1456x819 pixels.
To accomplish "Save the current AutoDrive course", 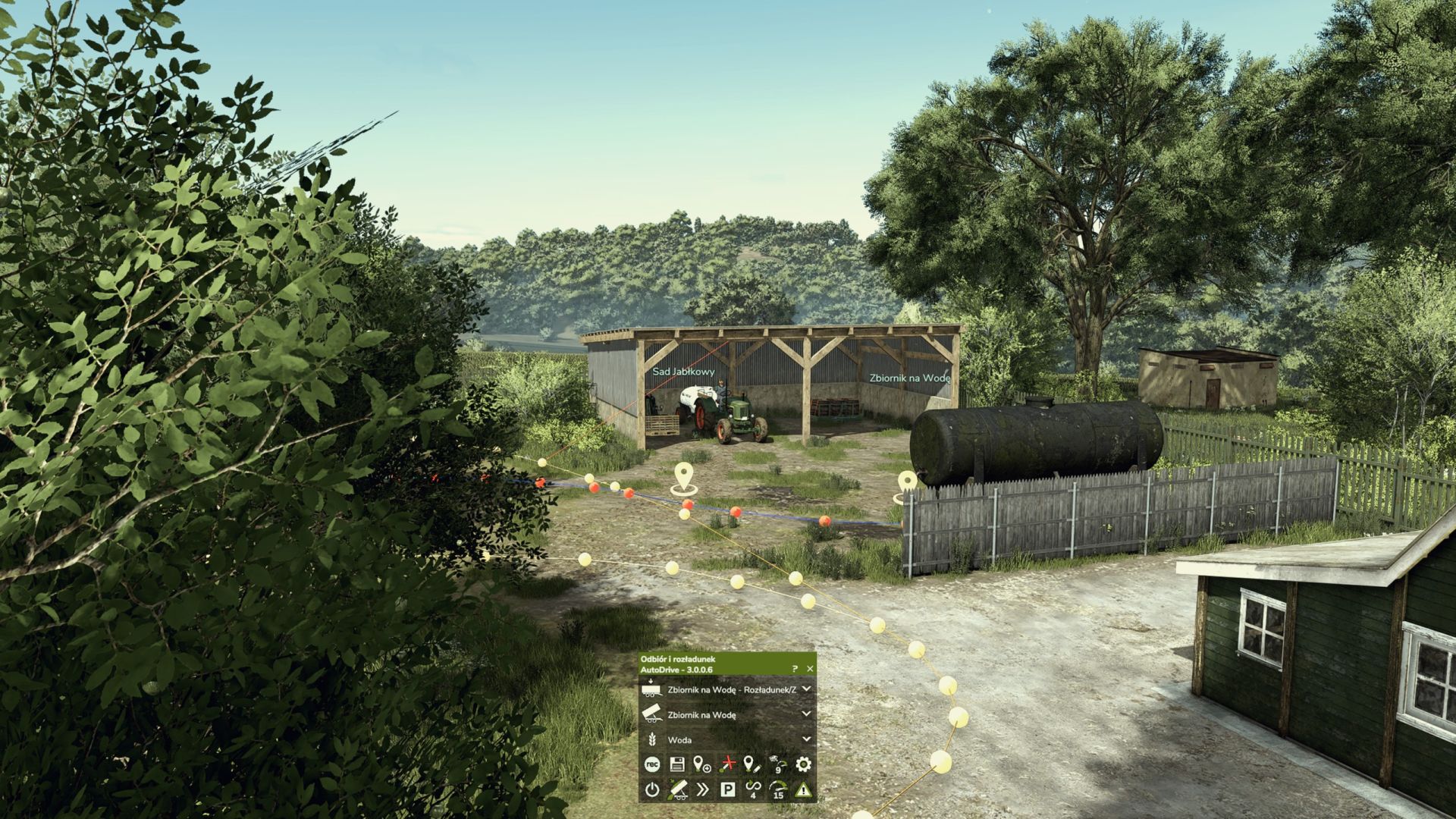I will coord(676,764).
